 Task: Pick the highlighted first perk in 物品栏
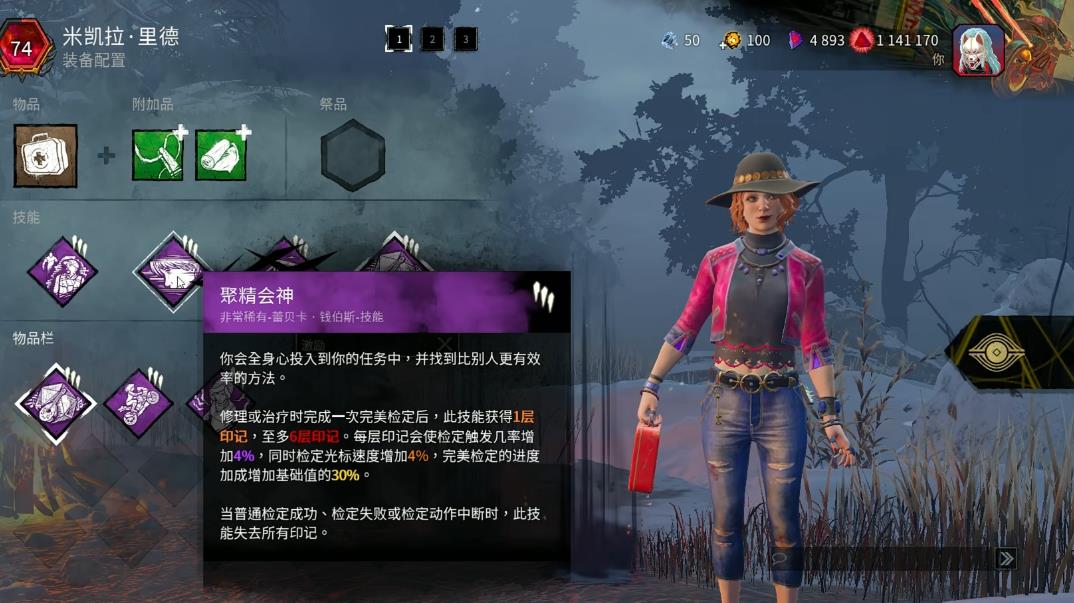[x=55, y=403]
